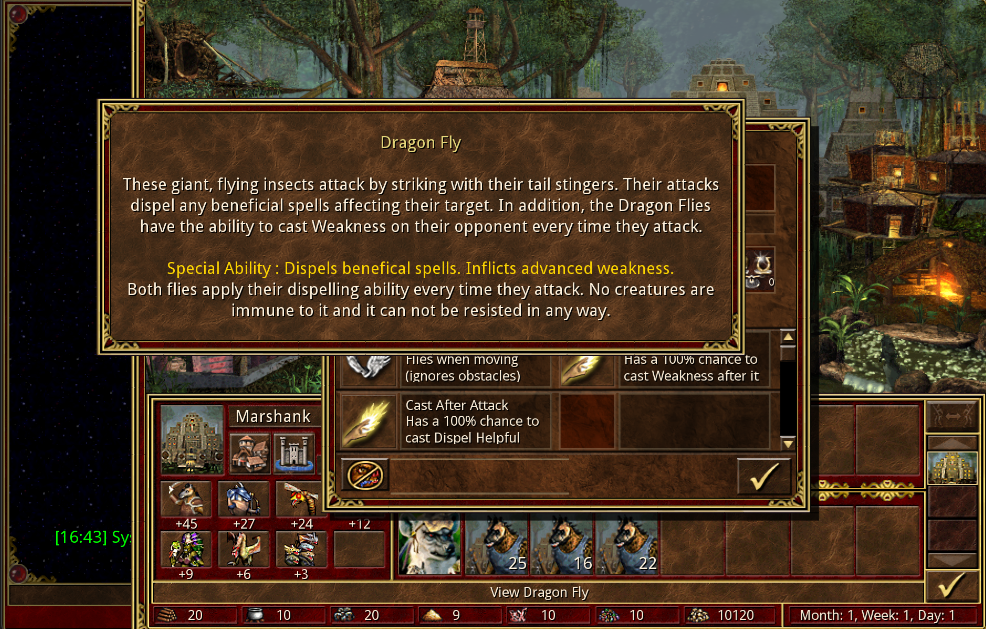Select the gnoll stack of 25
Viewport: 986px width, 629px height.
point(496,546)
